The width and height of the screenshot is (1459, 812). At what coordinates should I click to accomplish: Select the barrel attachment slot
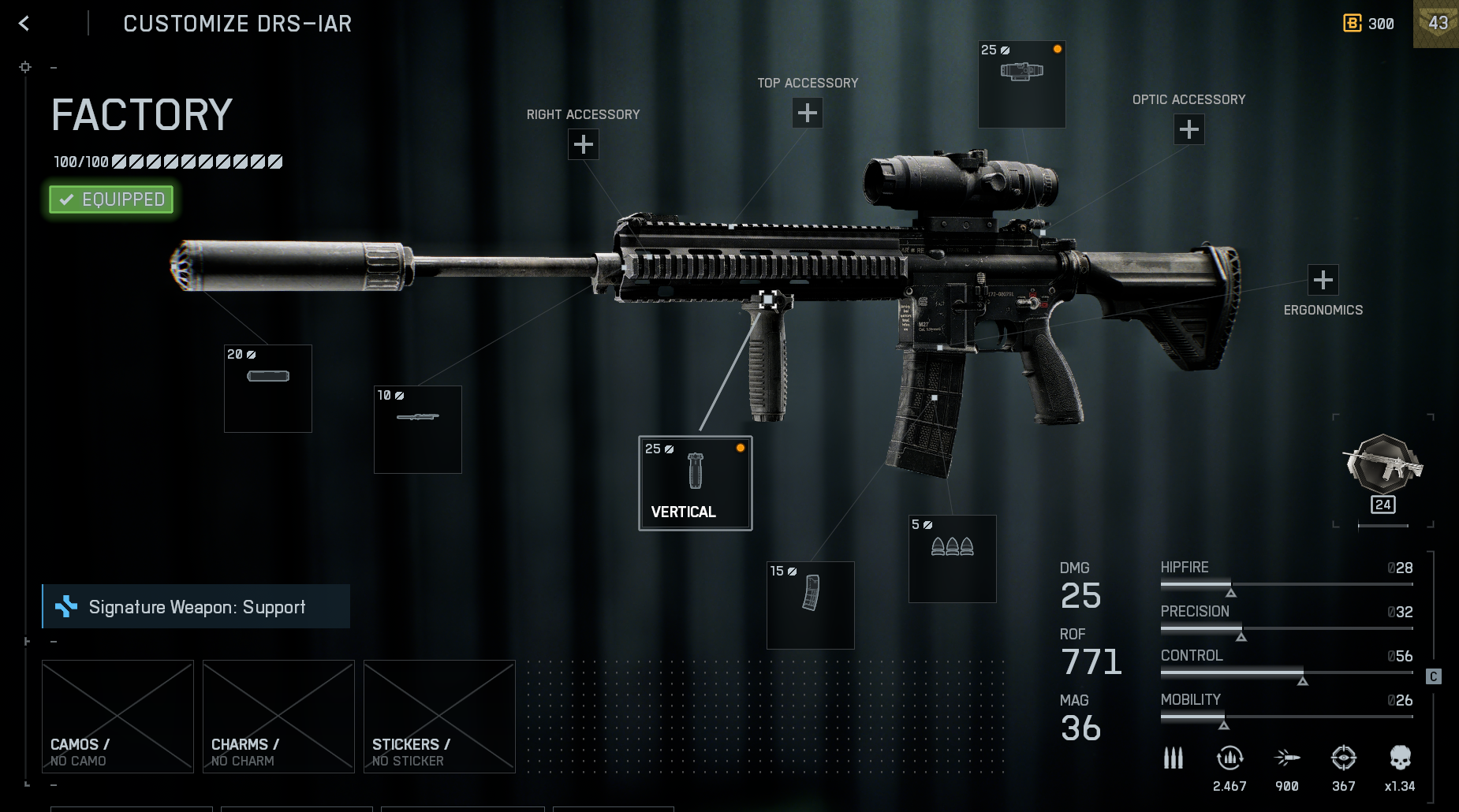click(x=418, y=430)
